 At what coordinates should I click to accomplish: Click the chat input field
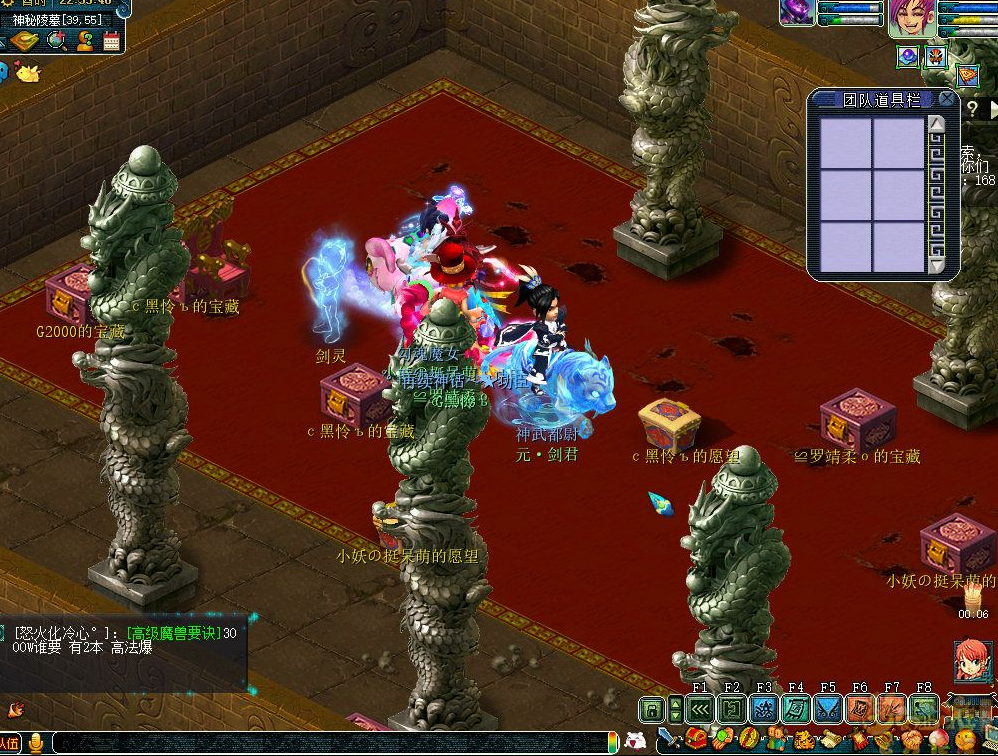(330, 743)
